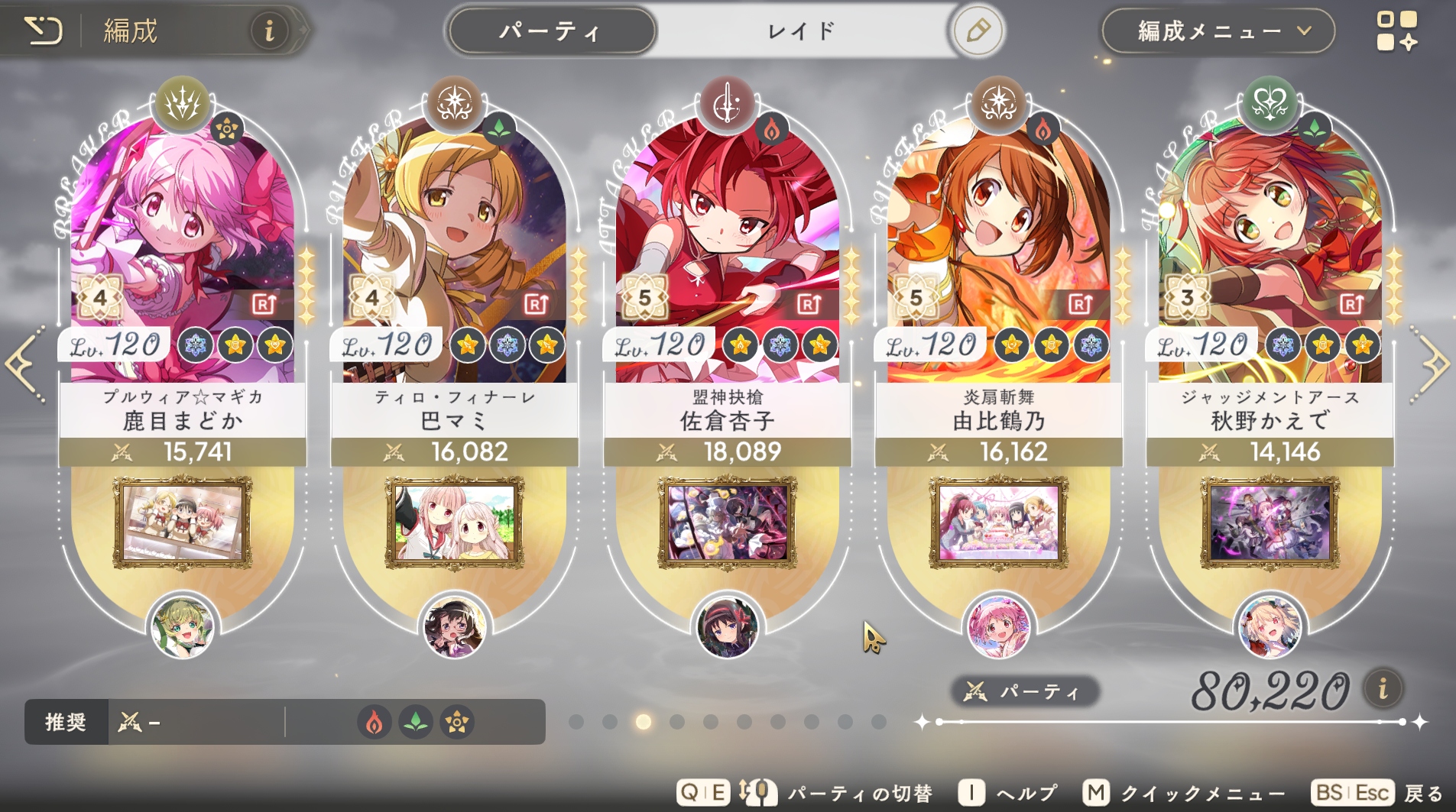Open the 編成メニュー dropdown
This screenshot has width=1456, height=812.
point(1218,31)
